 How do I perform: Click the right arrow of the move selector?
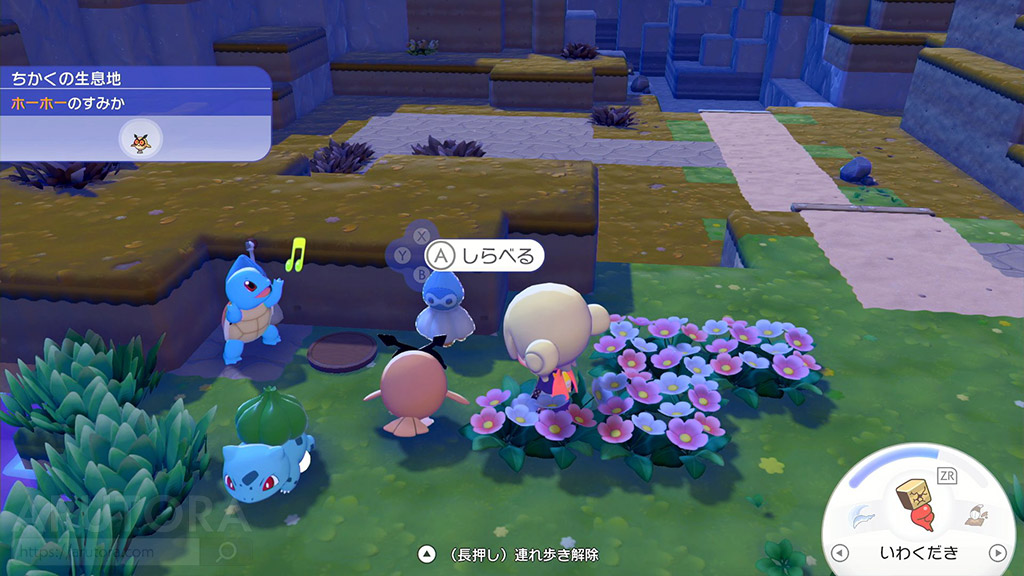point(996,553)
